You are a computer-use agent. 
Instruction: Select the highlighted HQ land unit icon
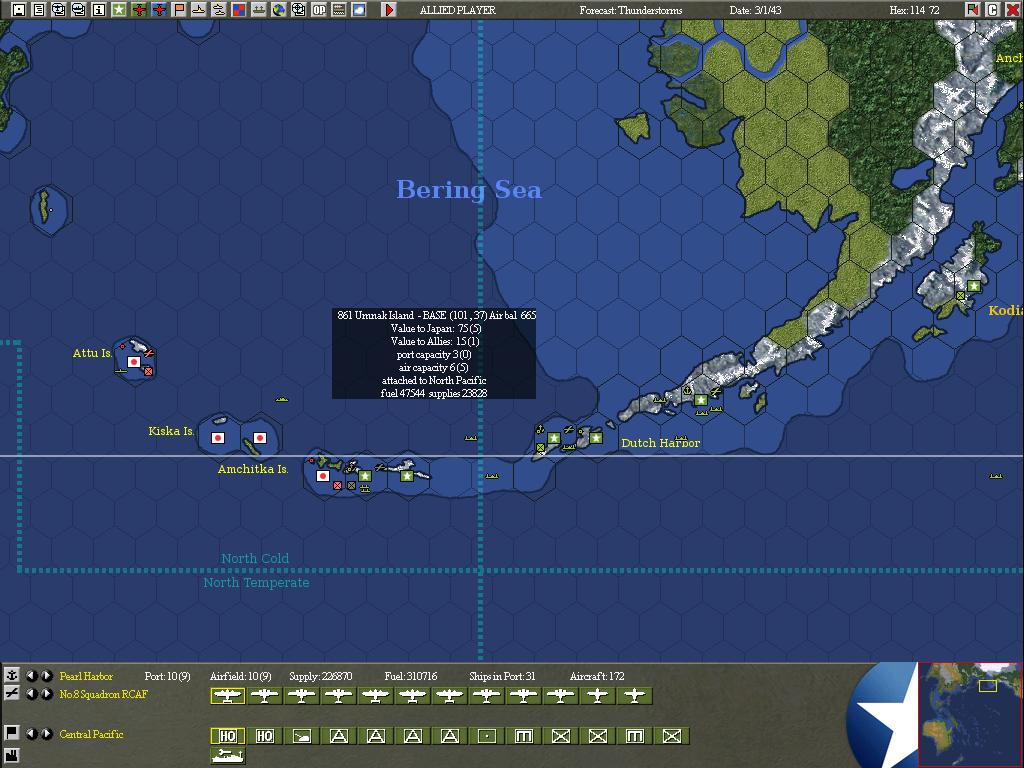coord(228,736)
